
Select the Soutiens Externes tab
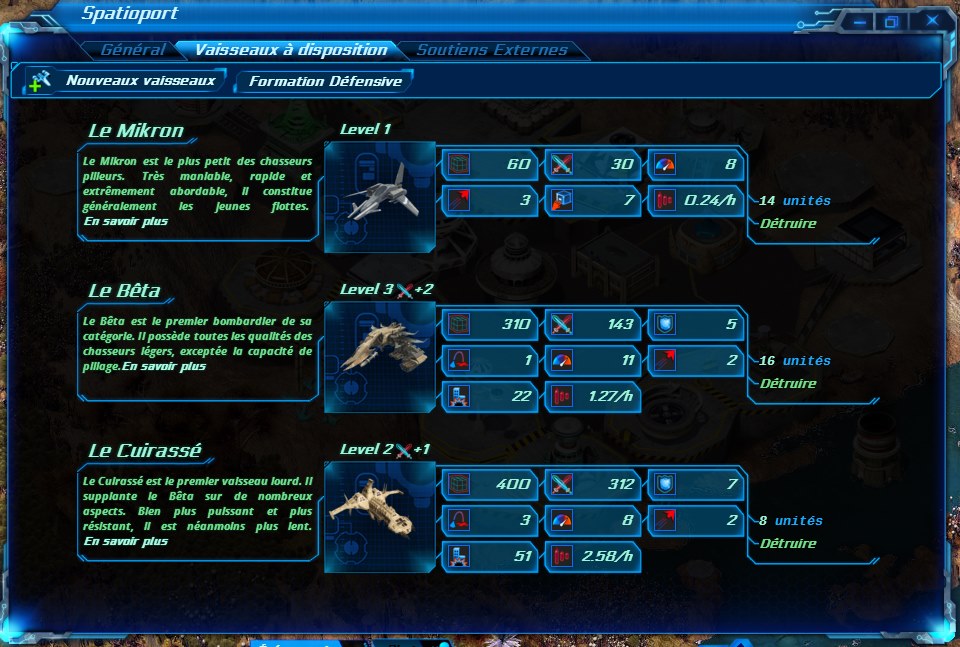491,50
